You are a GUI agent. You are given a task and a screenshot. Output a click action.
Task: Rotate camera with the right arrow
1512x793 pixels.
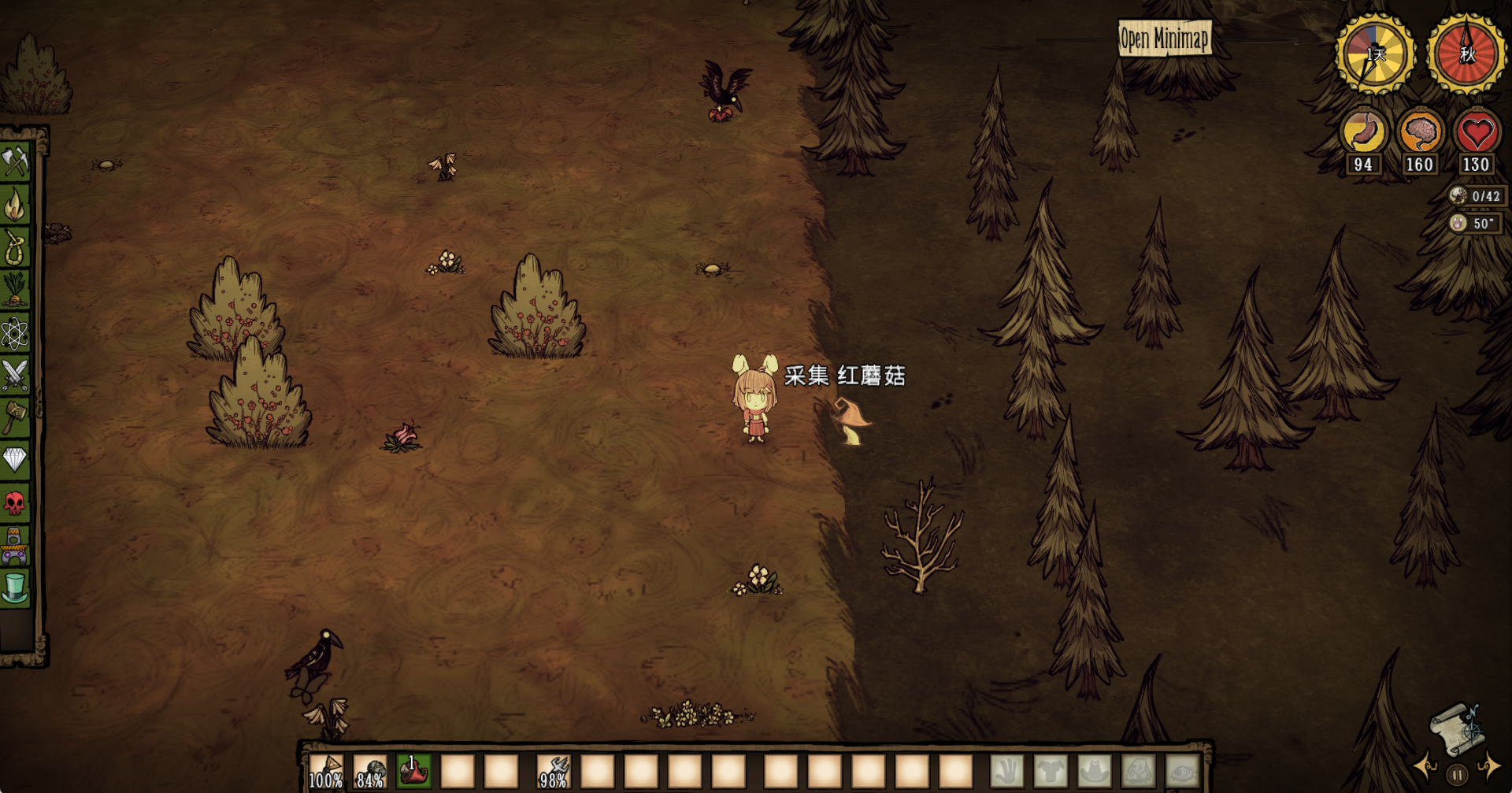coord(1488,765)
